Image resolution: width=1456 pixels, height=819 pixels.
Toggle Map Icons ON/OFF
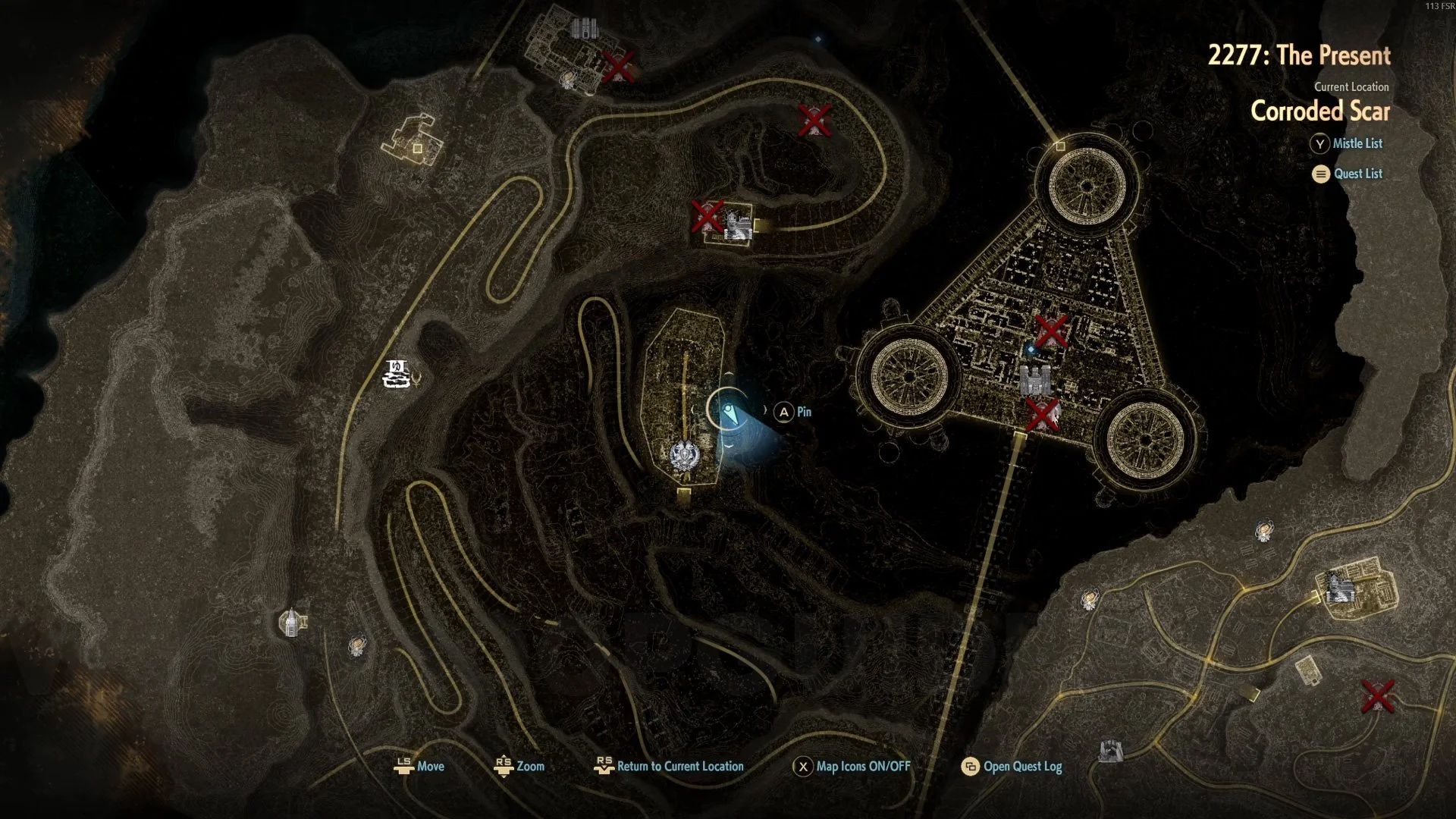(852, 766)
